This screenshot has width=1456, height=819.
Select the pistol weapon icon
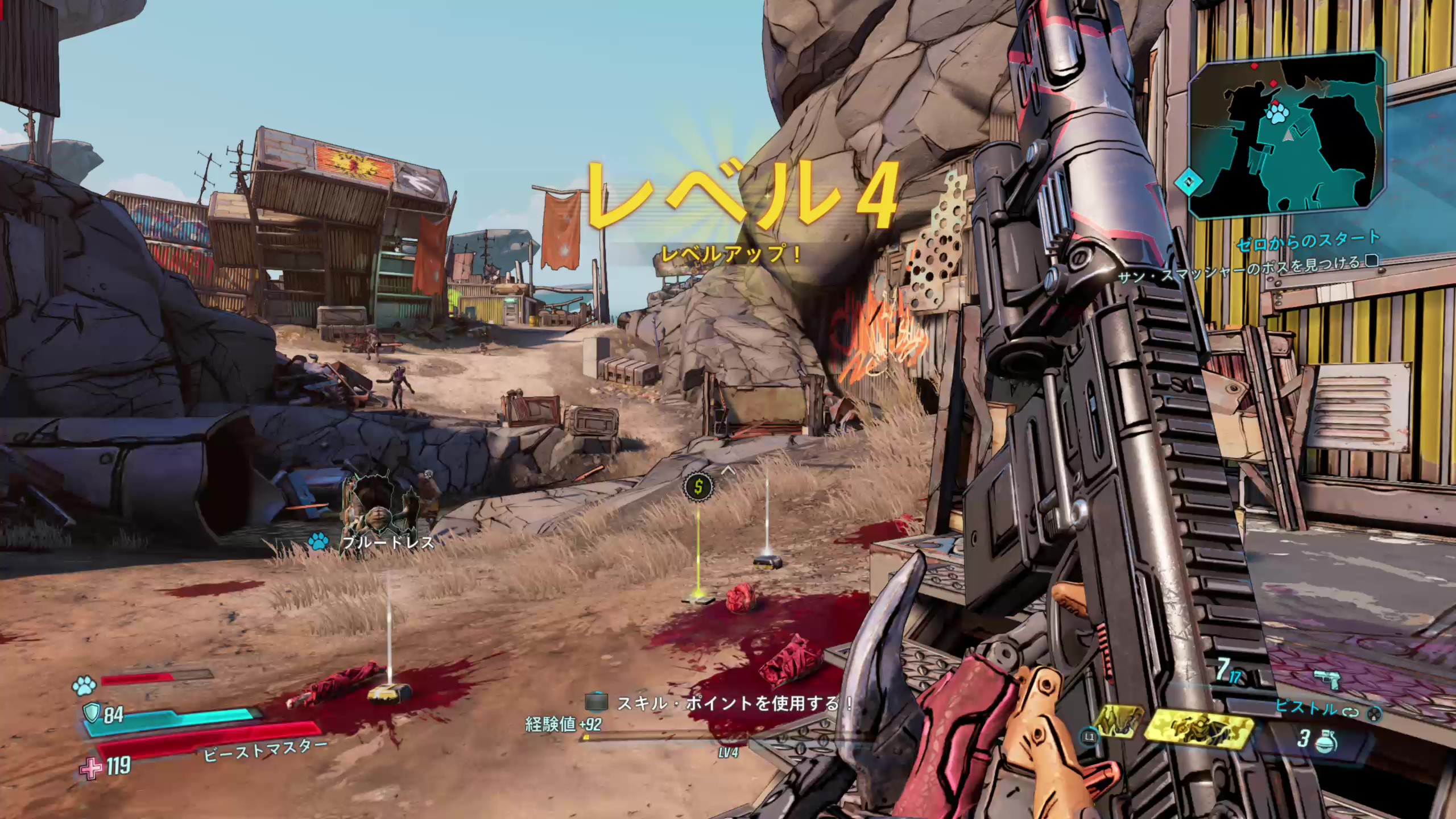coord(1327,680)
